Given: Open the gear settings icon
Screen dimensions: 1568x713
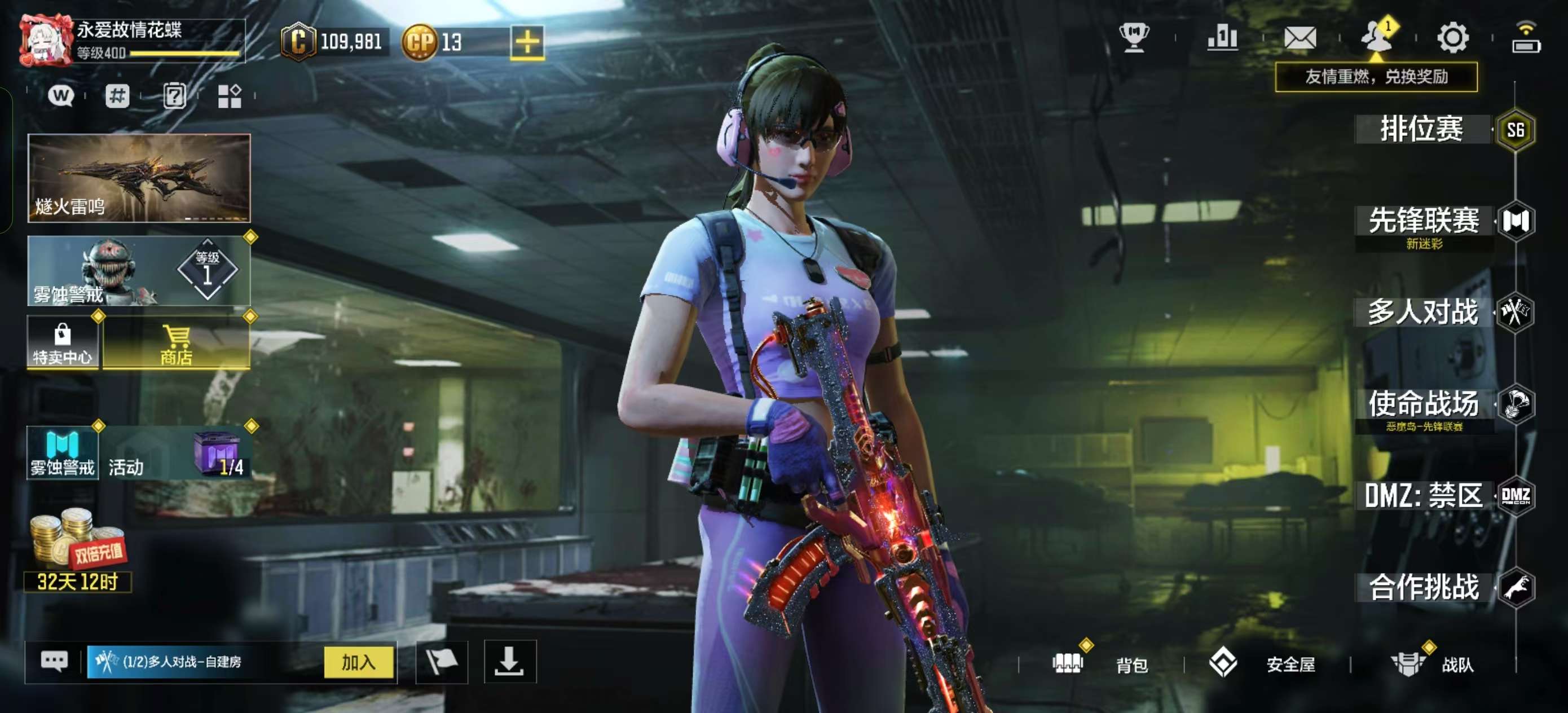Looking at the screenshot, I should 1452,38.
